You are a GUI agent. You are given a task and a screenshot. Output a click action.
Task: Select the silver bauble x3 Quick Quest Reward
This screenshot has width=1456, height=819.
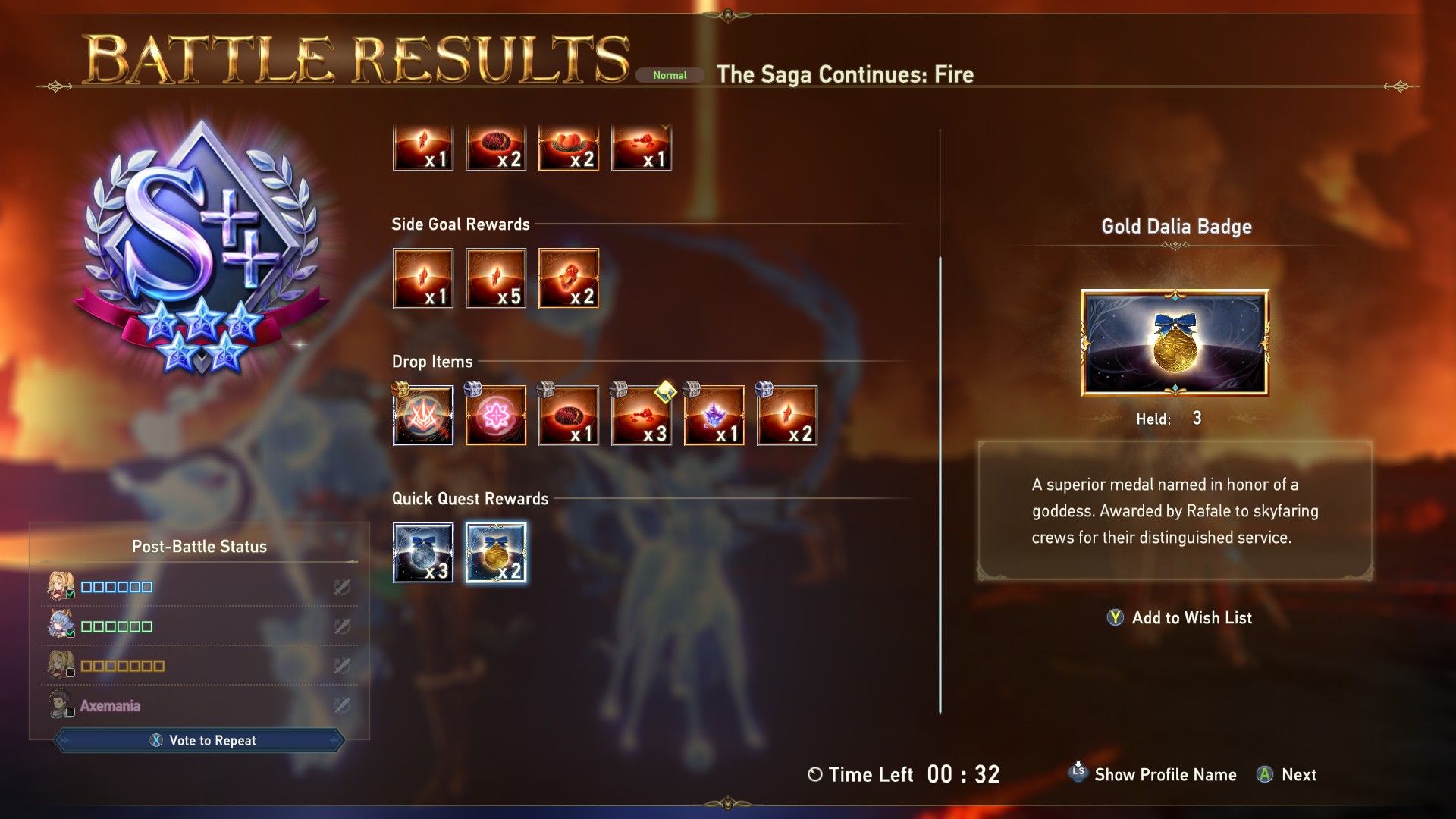[x=422, y=552]
